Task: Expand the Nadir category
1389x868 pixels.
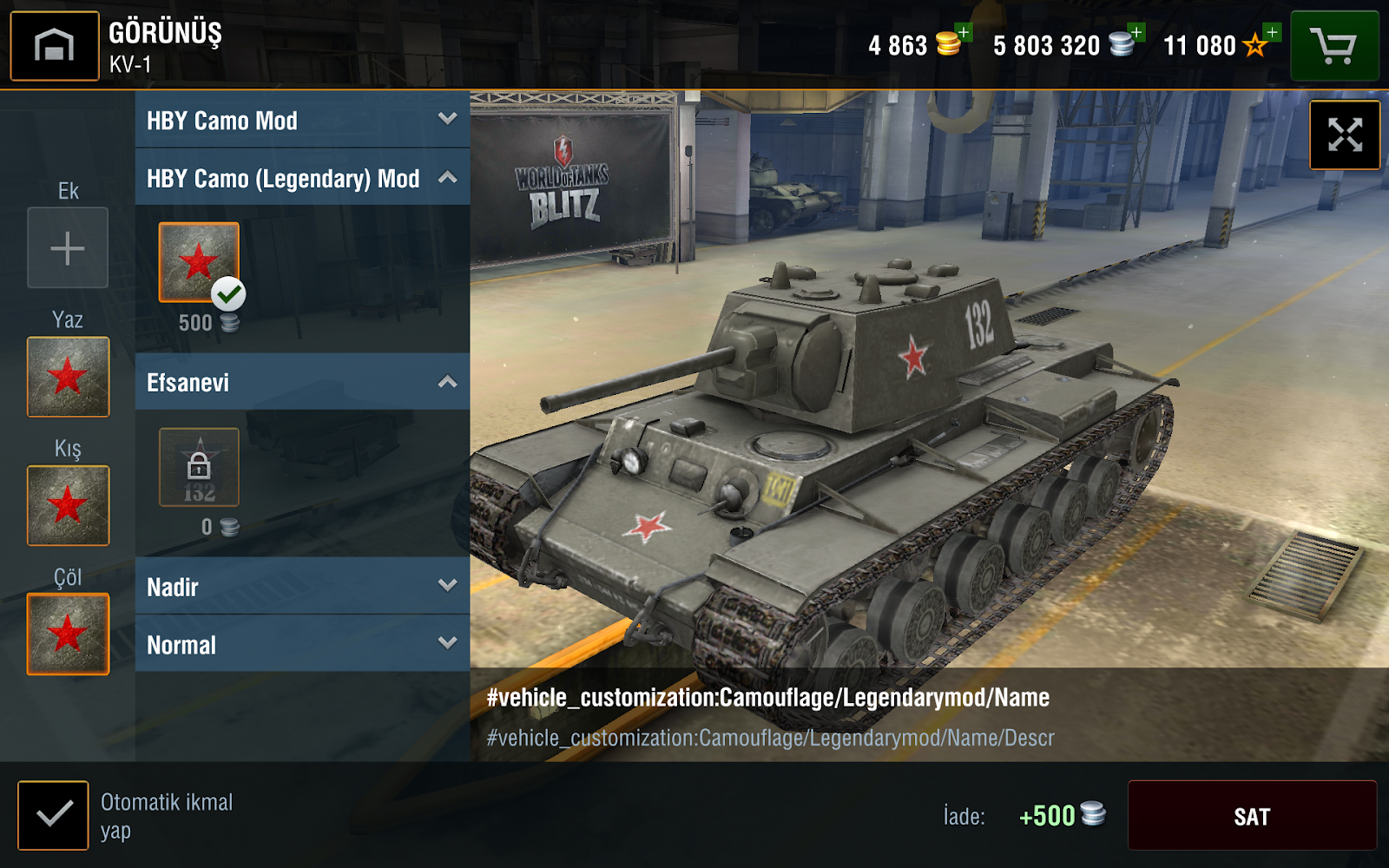Action: click(302, 587)
